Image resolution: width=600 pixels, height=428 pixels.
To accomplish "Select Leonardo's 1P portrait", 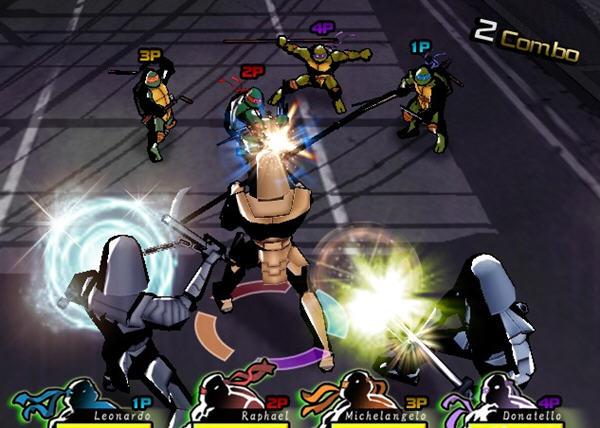I will pos(62,398).
